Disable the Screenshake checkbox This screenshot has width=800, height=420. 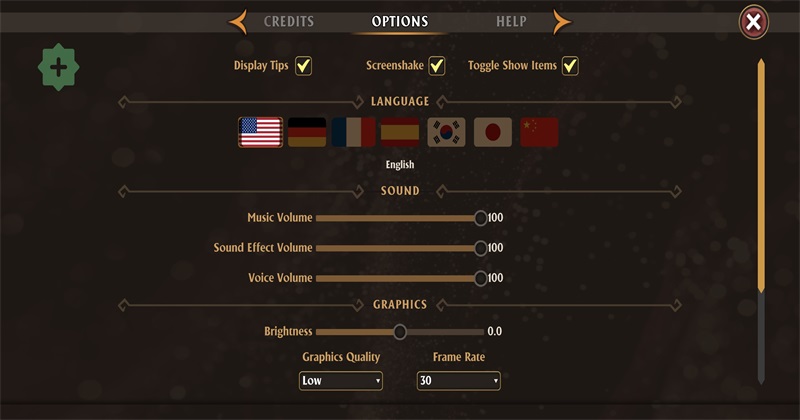pyautogui.click(x=436, y=66)
